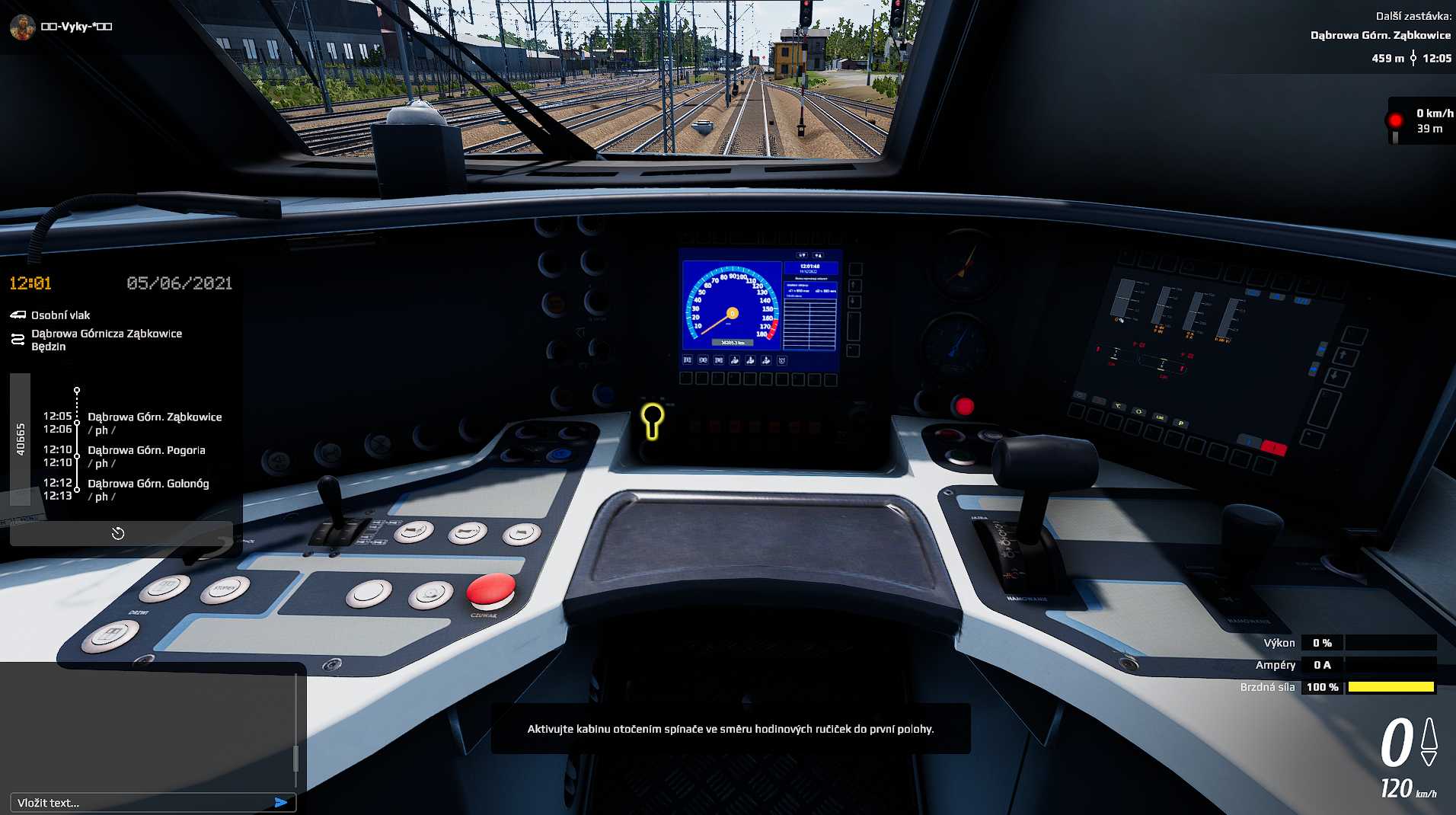Screen dimensions: 1456x815
Task: Select the restart icon below the timetable
Action: click(120, 533)
